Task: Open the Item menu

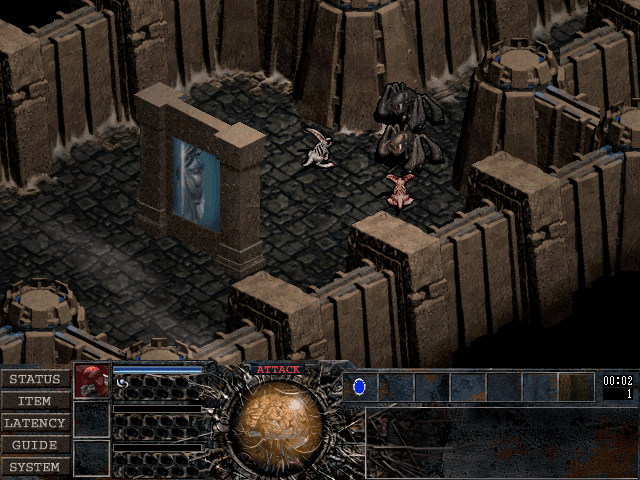Action: tap(35, 401)
